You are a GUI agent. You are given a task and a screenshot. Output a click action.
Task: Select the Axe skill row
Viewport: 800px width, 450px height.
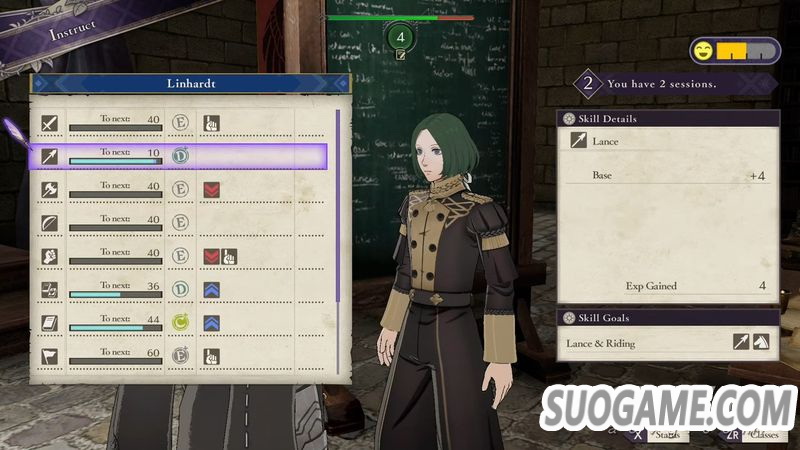pyautogui.click(x=180, y=189)
